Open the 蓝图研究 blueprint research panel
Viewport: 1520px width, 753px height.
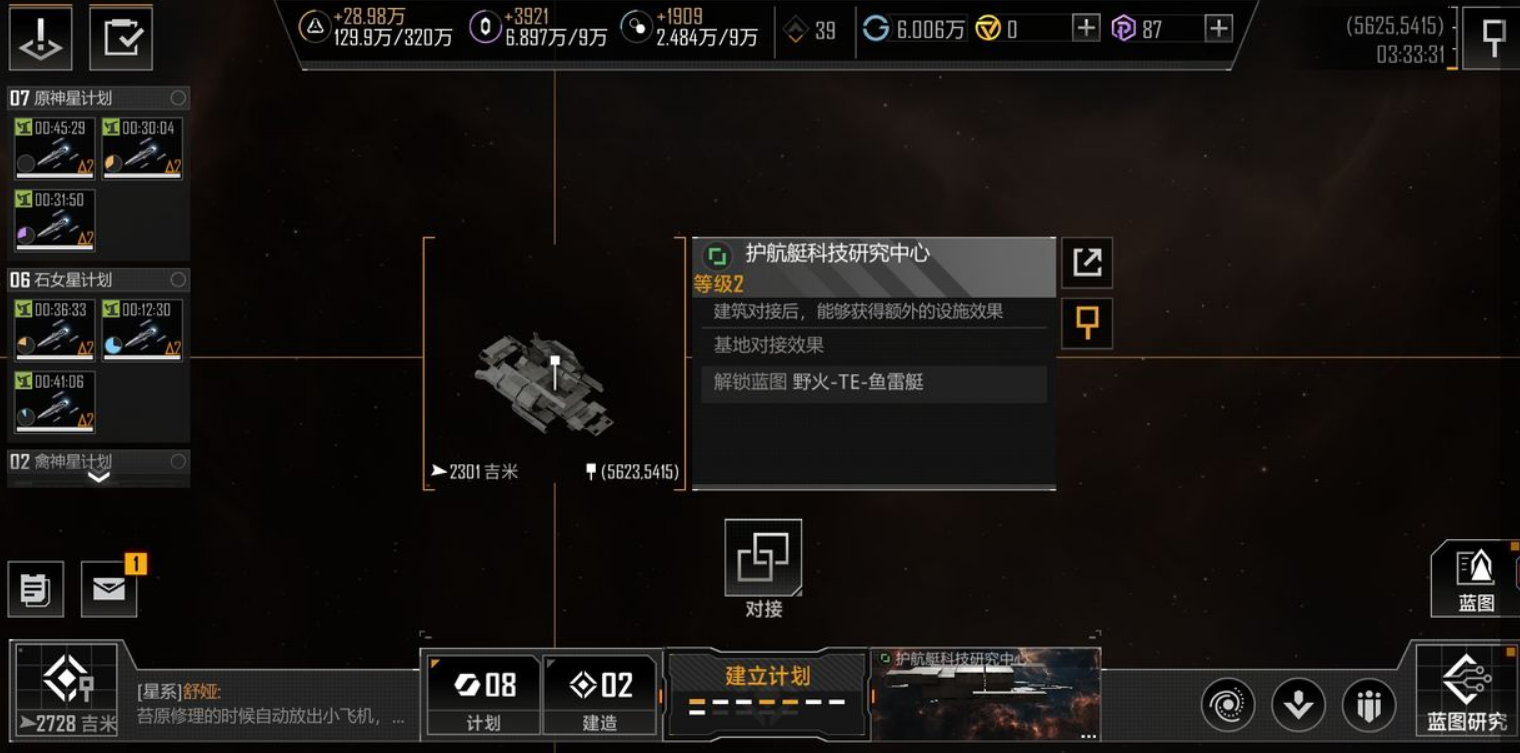[1466, 692]
